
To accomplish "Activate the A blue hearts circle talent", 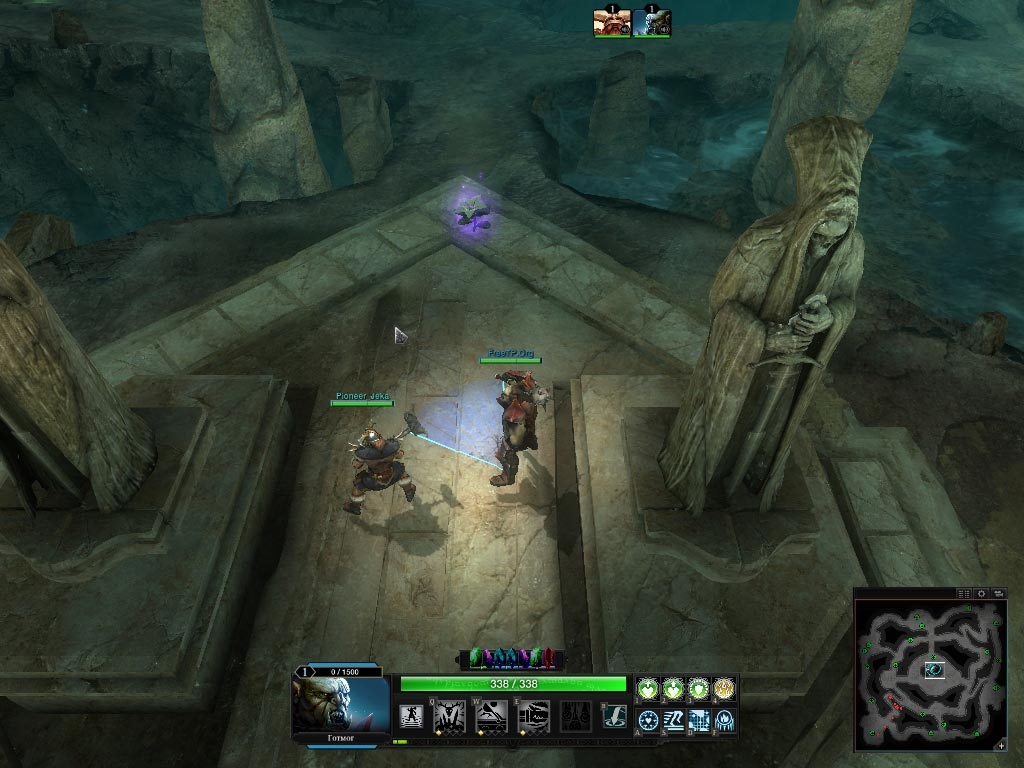I will point(648,719).
